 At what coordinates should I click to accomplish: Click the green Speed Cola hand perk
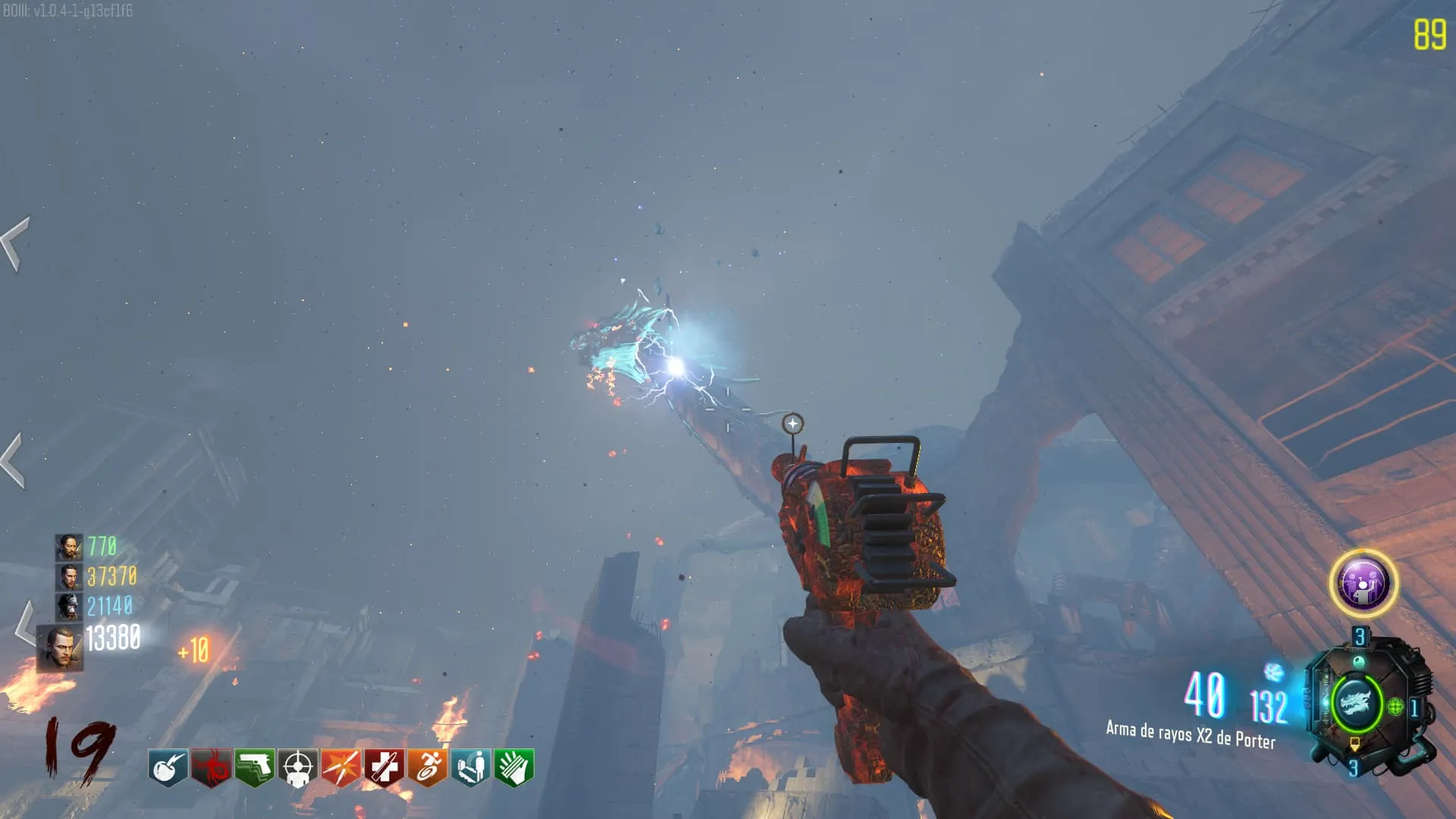pos(514,768)
